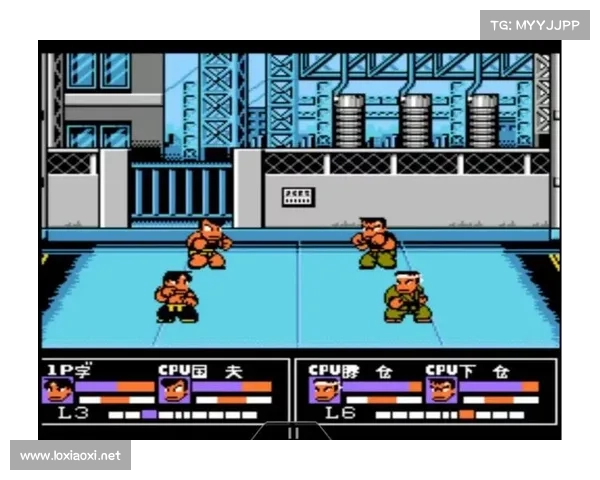Click the TG: MYYJJPP channel label

click(x=536, y=25)
